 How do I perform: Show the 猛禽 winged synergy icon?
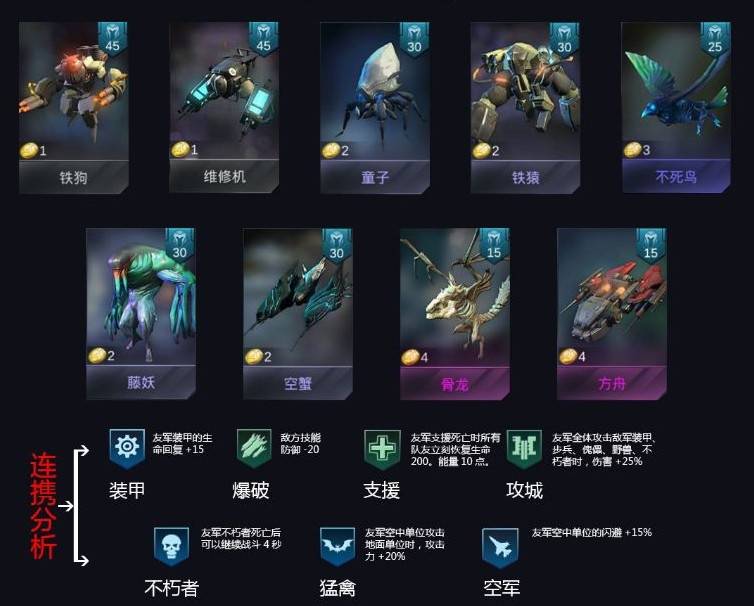[x=337, y=546]
